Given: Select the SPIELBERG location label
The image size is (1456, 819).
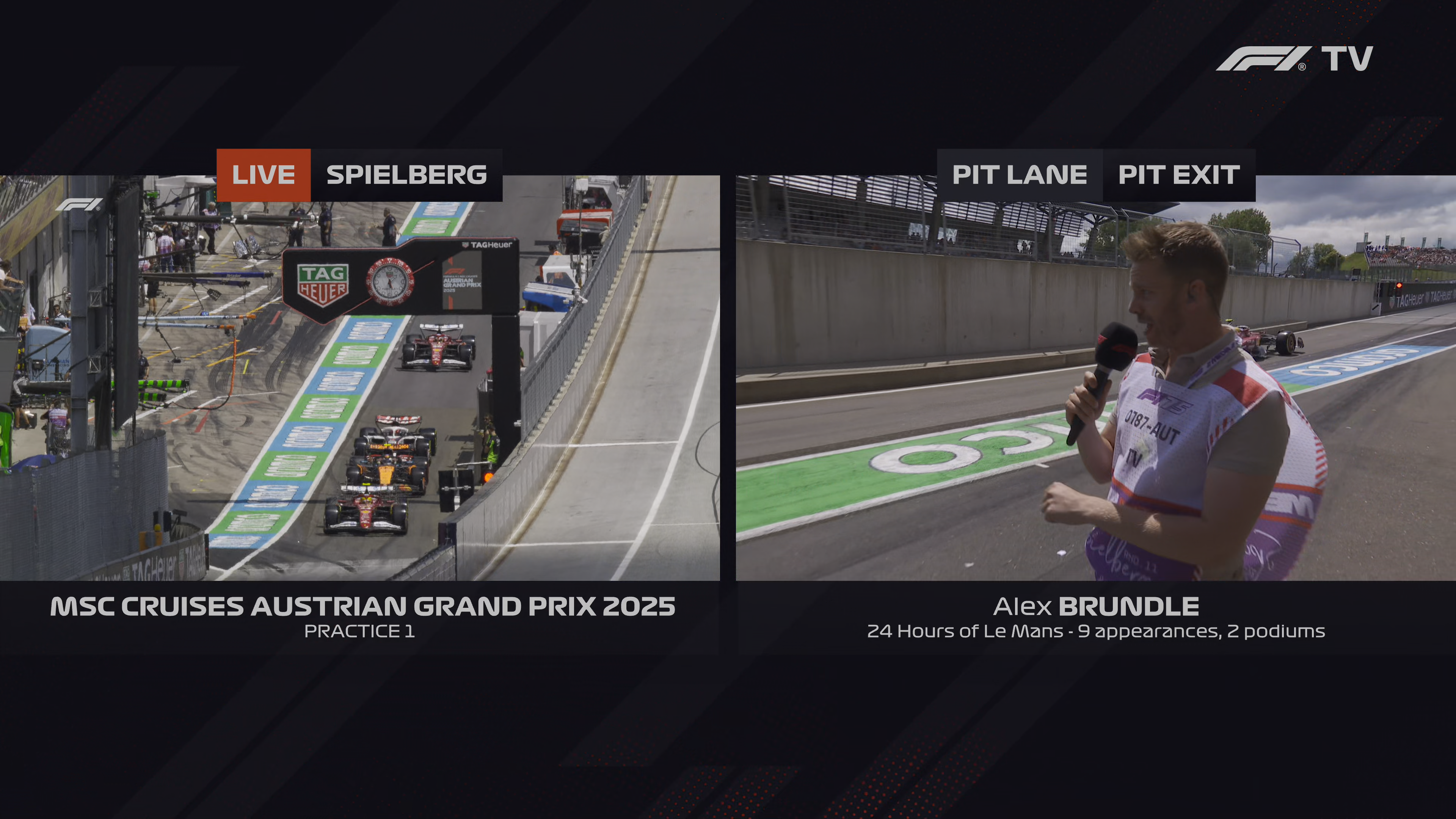Looking at the screenshot, I should click(x=406, y=175).
